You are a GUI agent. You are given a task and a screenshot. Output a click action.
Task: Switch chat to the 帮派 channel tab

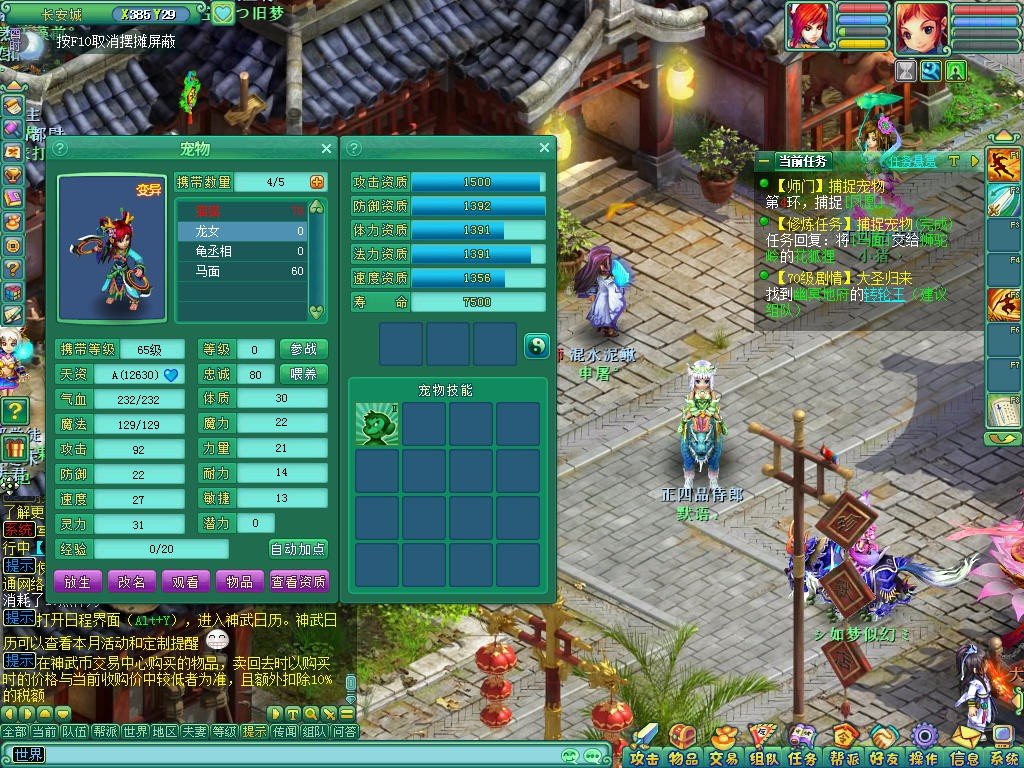(105, 731)
